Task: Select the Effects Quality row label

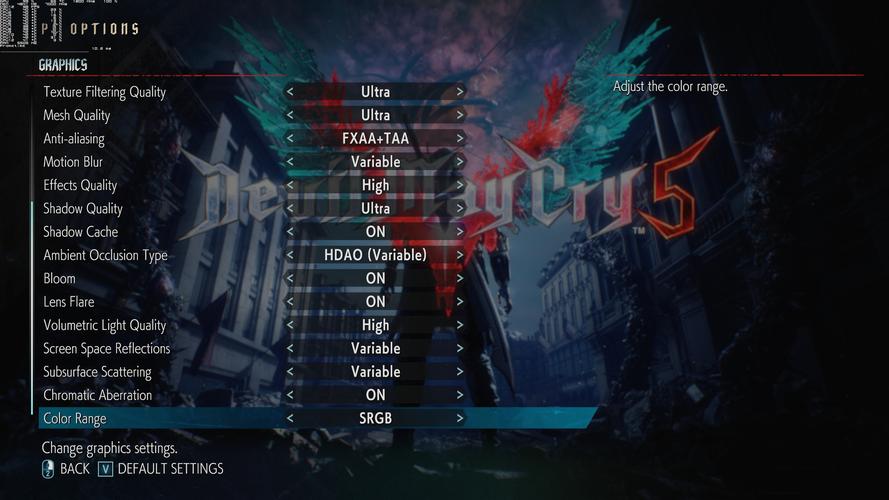Action: 80,185
